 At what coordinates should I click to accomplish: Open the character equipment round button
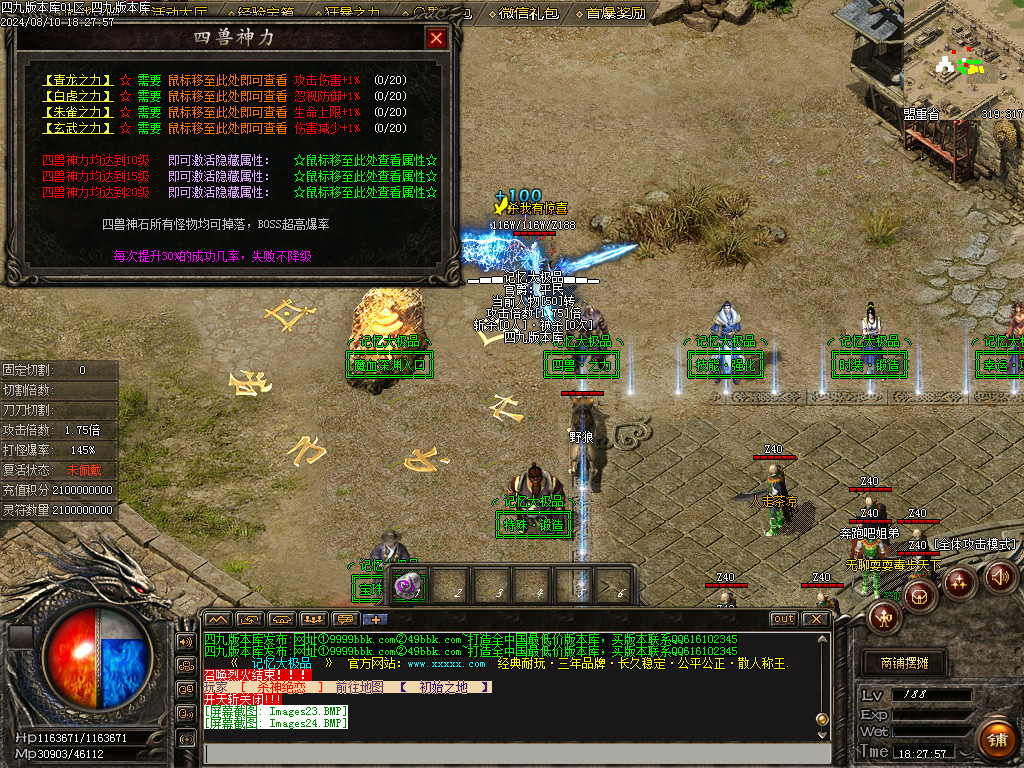(884, 618)
